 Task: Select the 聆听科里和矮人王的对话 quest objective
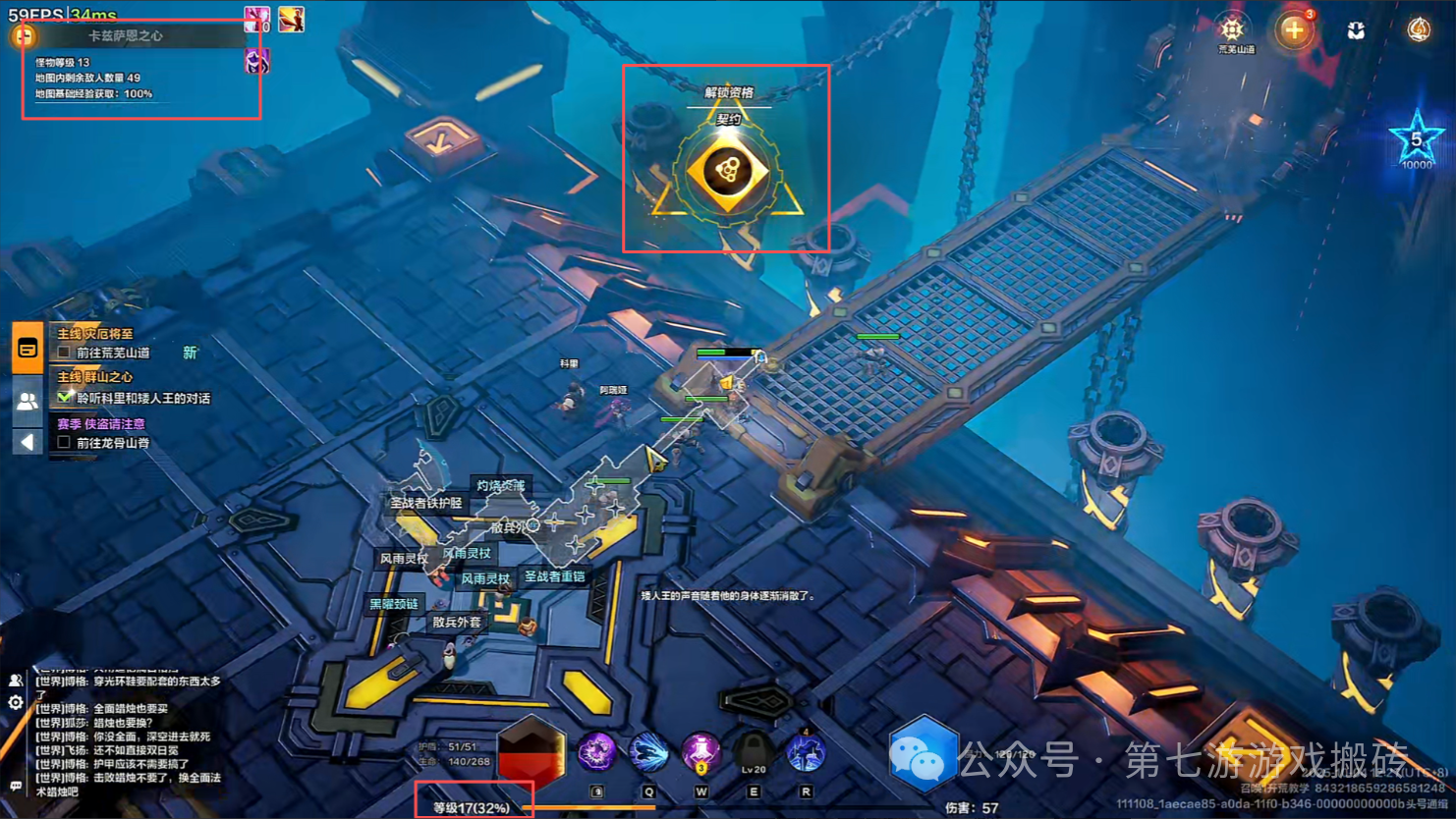(142, 398)
